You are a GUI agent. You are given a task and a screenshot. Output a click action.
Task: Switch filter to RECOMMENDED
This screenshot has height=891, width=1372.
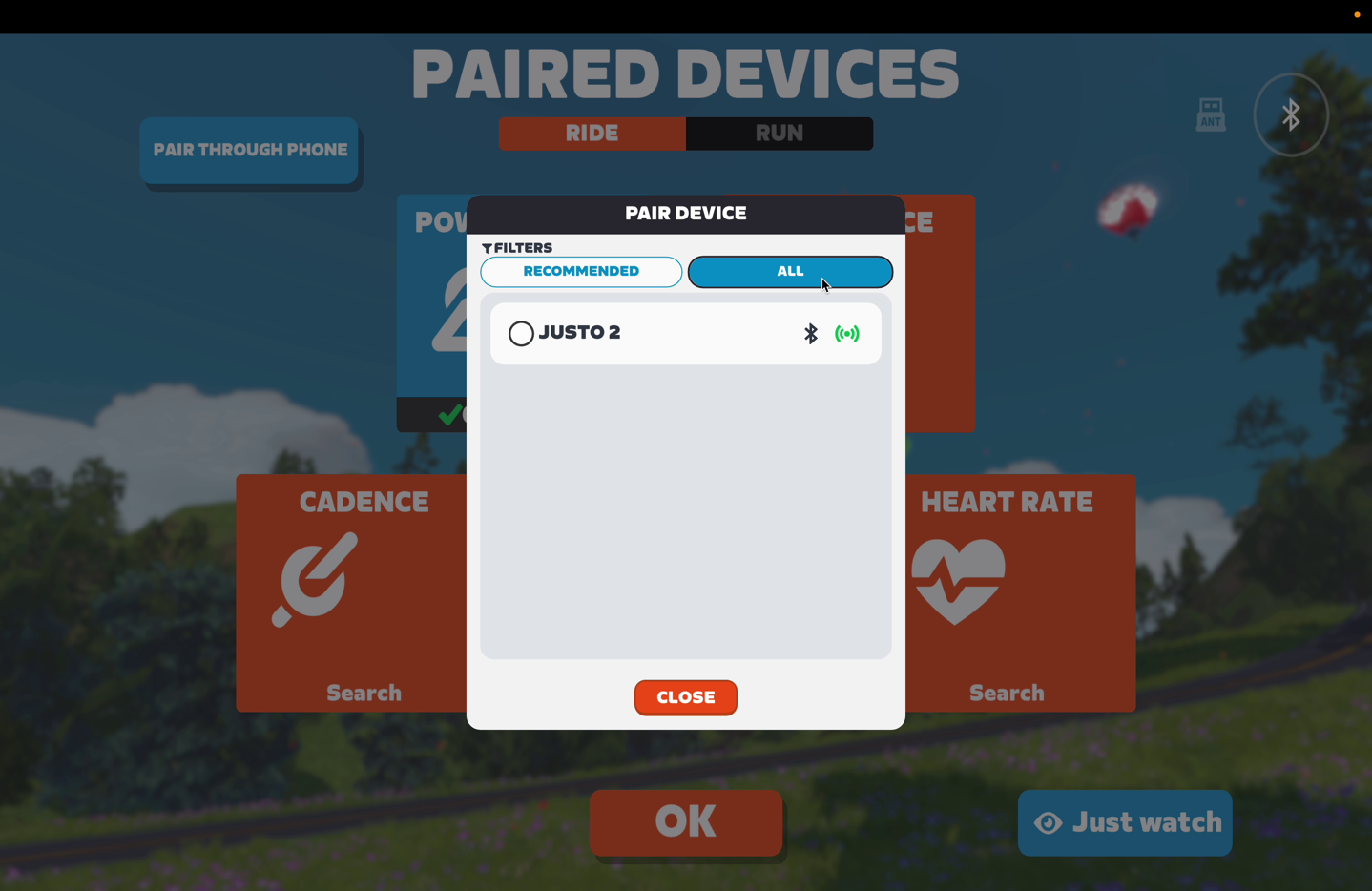(580, 271)
